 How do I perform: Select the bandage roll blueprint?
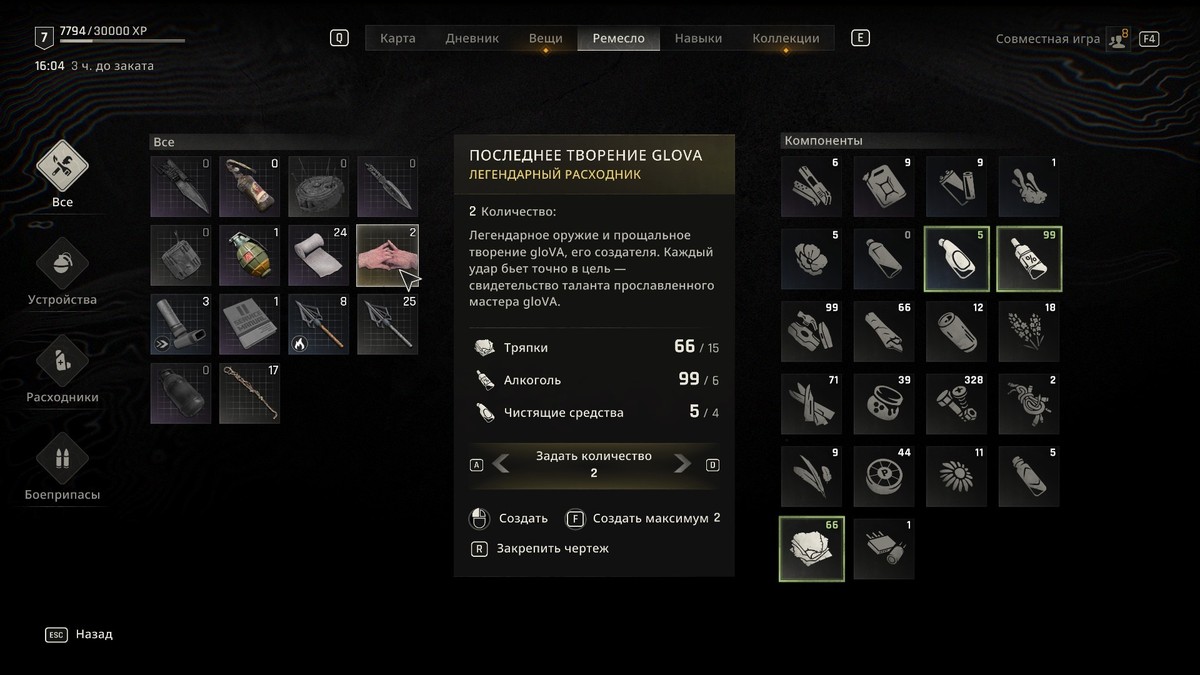click(319, 256)
